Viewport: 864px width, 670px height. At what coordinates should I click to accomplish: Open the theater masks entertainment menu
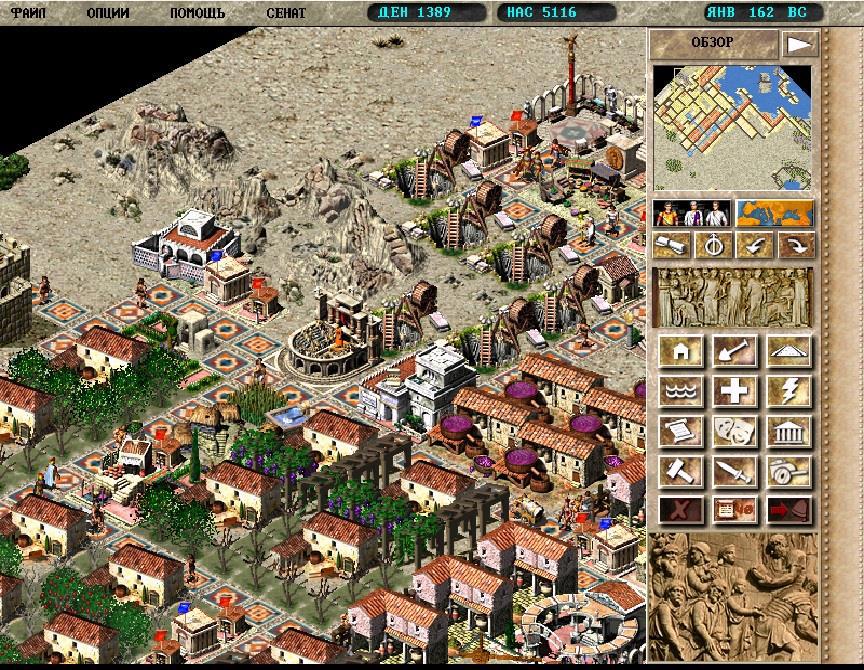pos(735,431)
